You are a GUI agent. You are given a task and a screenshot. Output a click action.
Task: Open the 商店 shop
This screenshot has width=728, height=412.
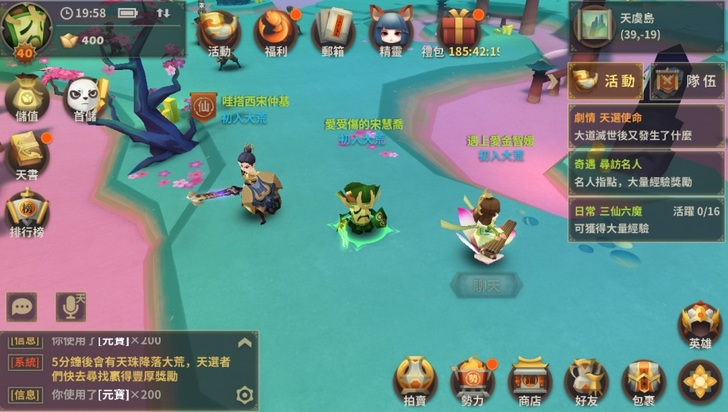click(x=529, y=382)
